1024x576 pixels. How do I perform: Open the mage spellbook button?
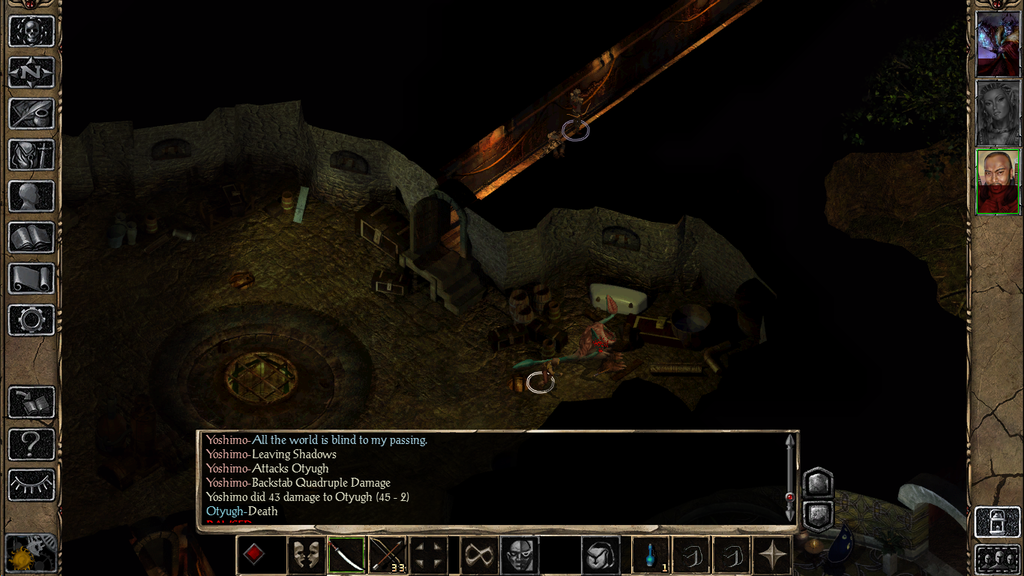click(x=31, y=237)
